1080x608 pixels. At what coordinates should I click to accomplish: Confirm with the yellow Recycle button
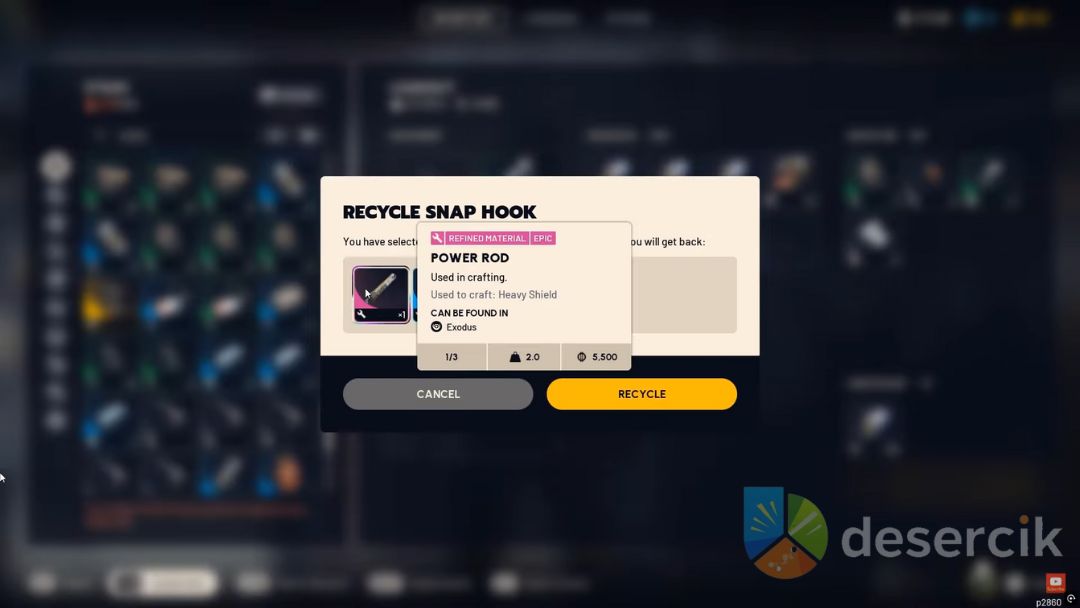641,394
